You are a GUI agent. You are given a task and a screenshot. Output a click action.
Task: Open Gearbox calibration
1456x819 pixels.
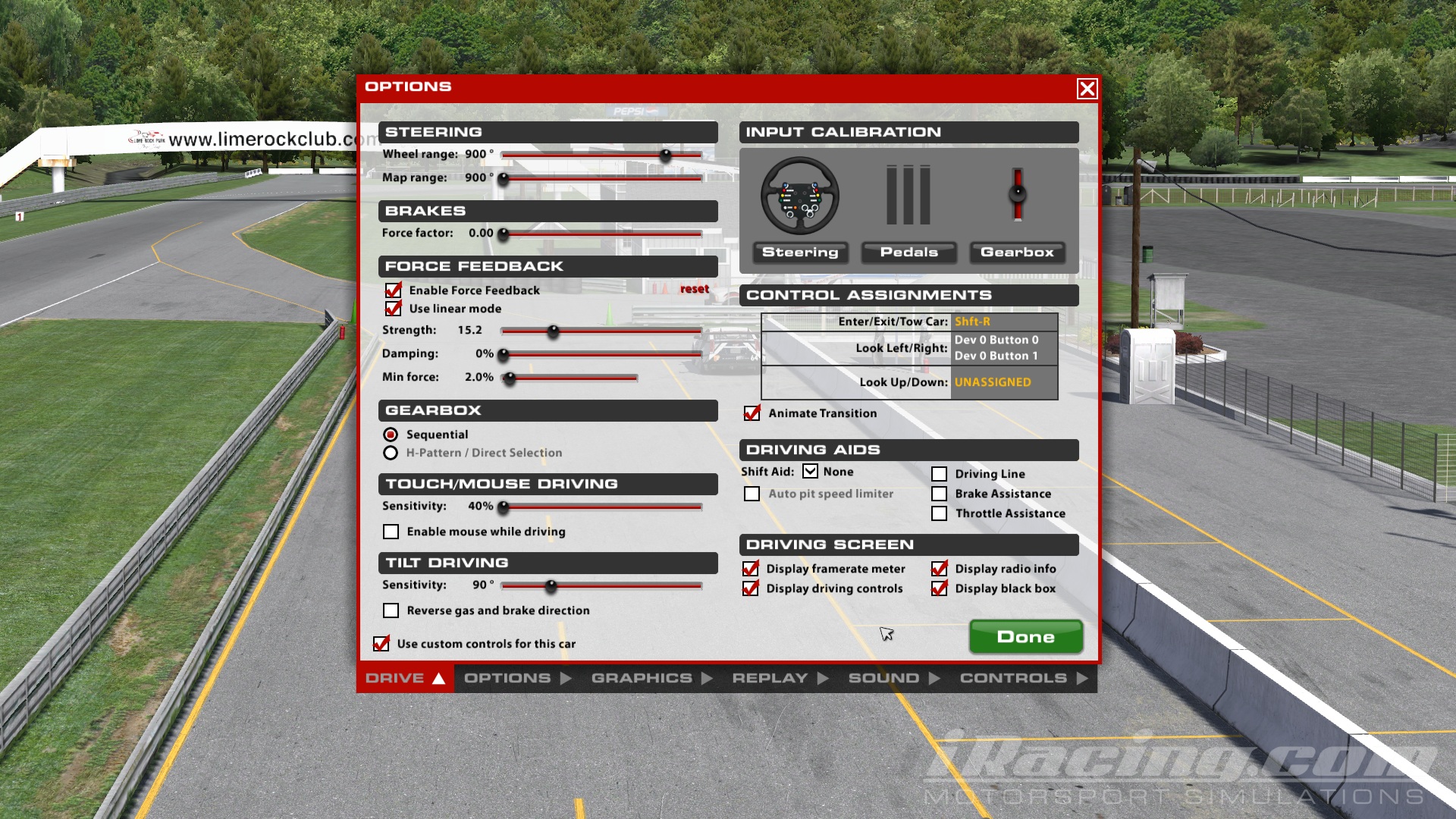coord(1017,253)
